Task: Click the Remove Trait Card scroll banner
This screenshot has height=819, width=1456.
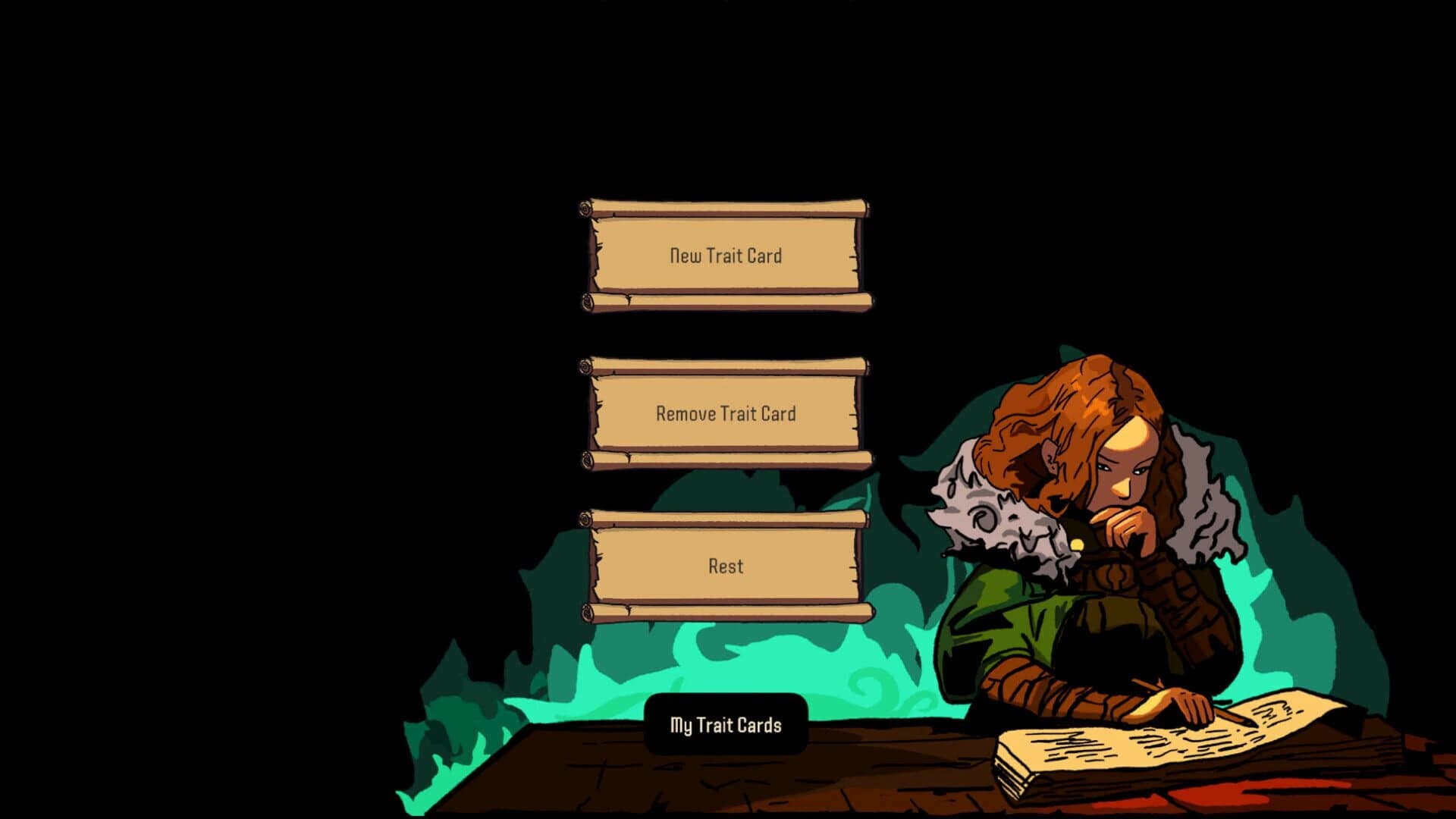Action: [726, 413]
